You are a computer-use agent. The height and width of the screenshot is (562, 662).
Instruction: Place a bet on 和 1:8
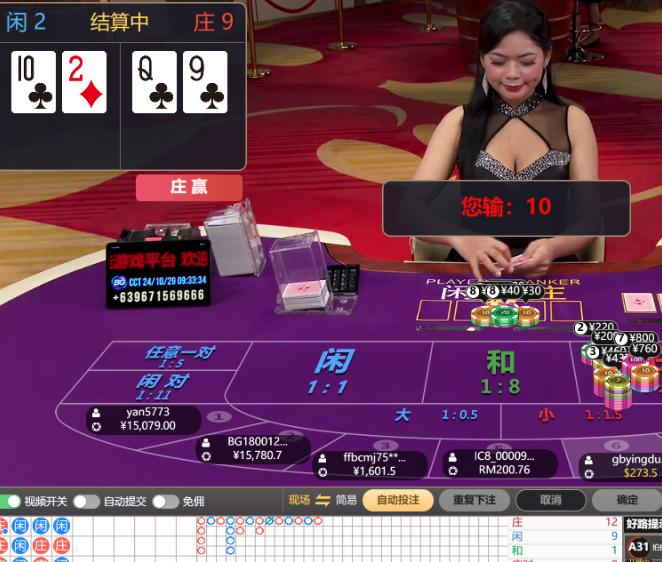tap(500, 372)
